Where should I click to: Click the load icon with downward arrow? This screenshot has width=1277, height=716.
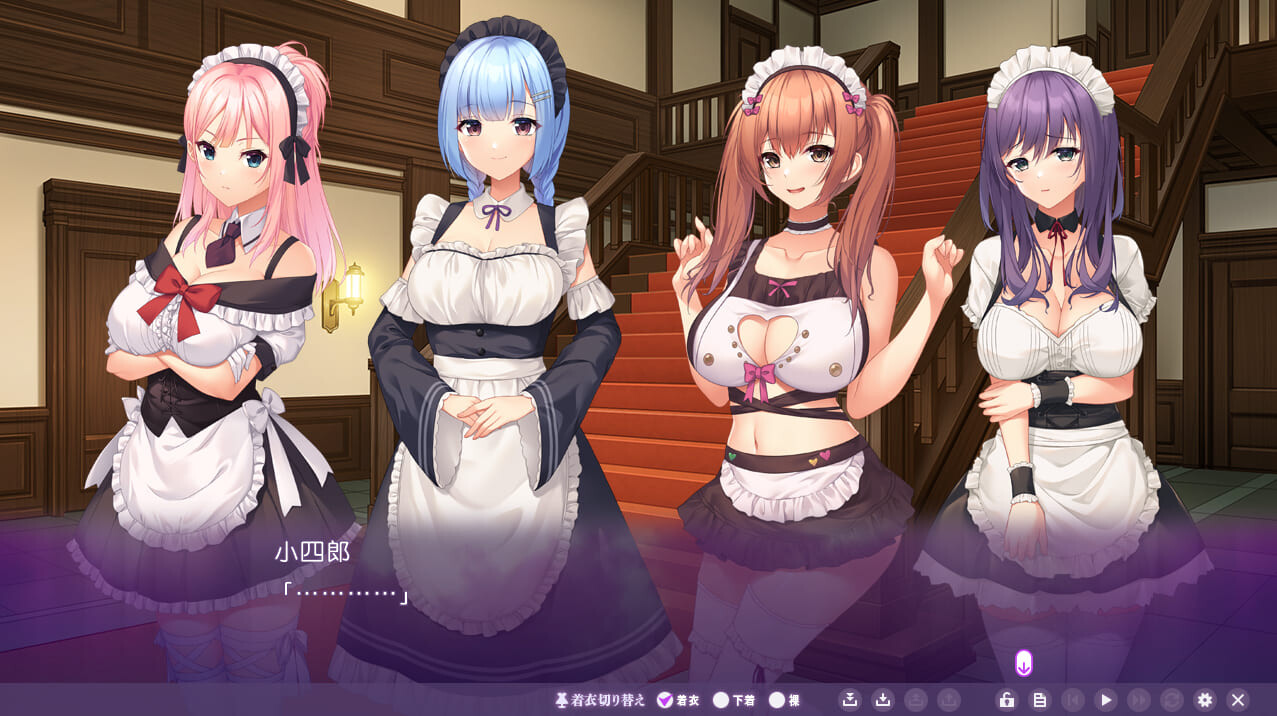tap(882, 700)
